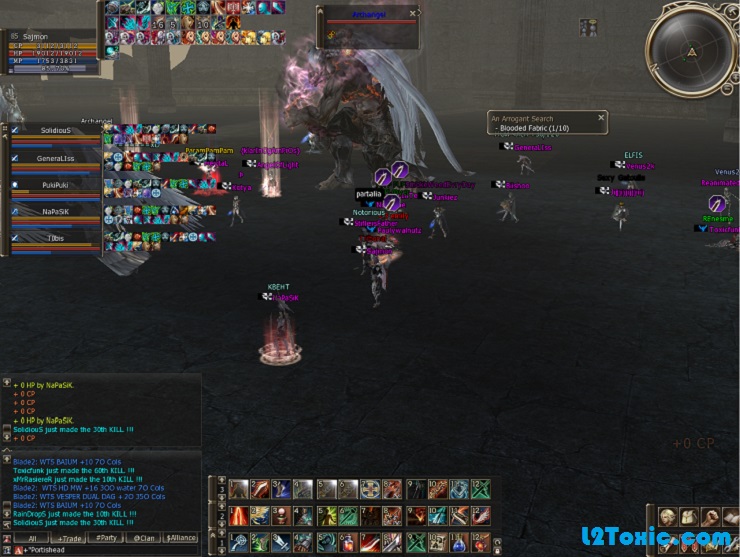Screen dimensions: 740x557
Task: Choose NaPaSiK from the party list
Action: (x=56, y=212)
